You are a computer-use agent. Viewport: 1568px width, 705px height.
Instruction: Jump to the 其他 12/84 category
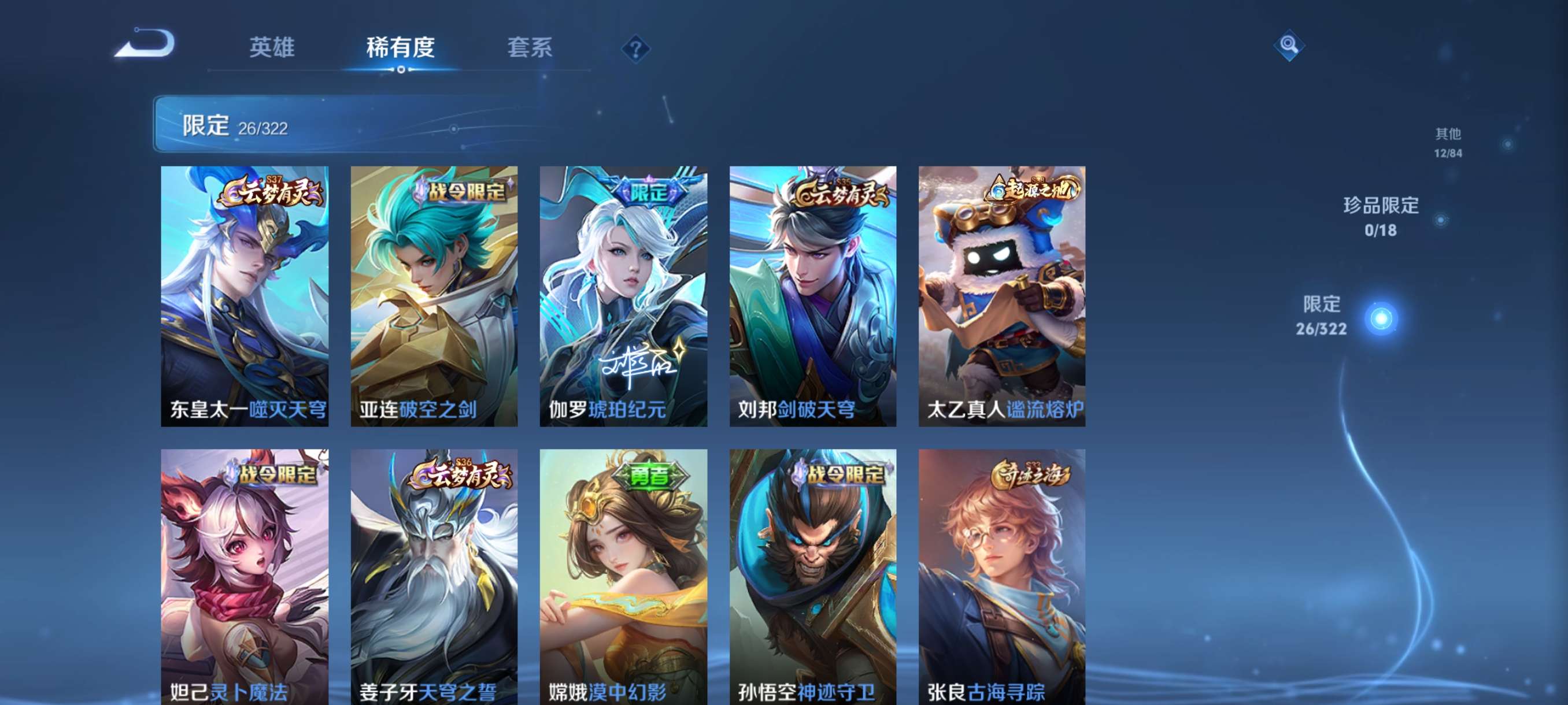(1448, 142)
